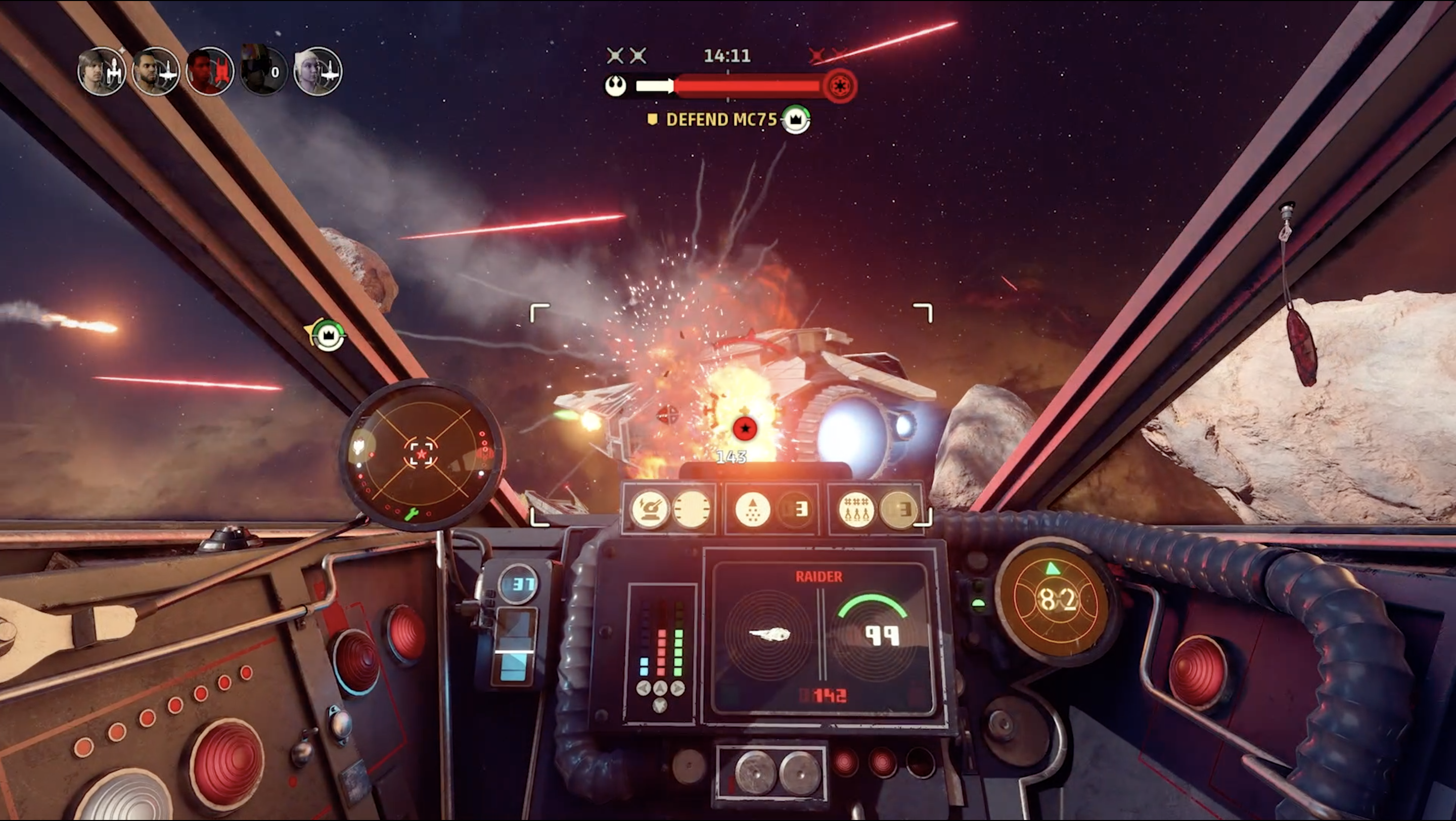Open the circular radar scope

(x=422, y=454)
